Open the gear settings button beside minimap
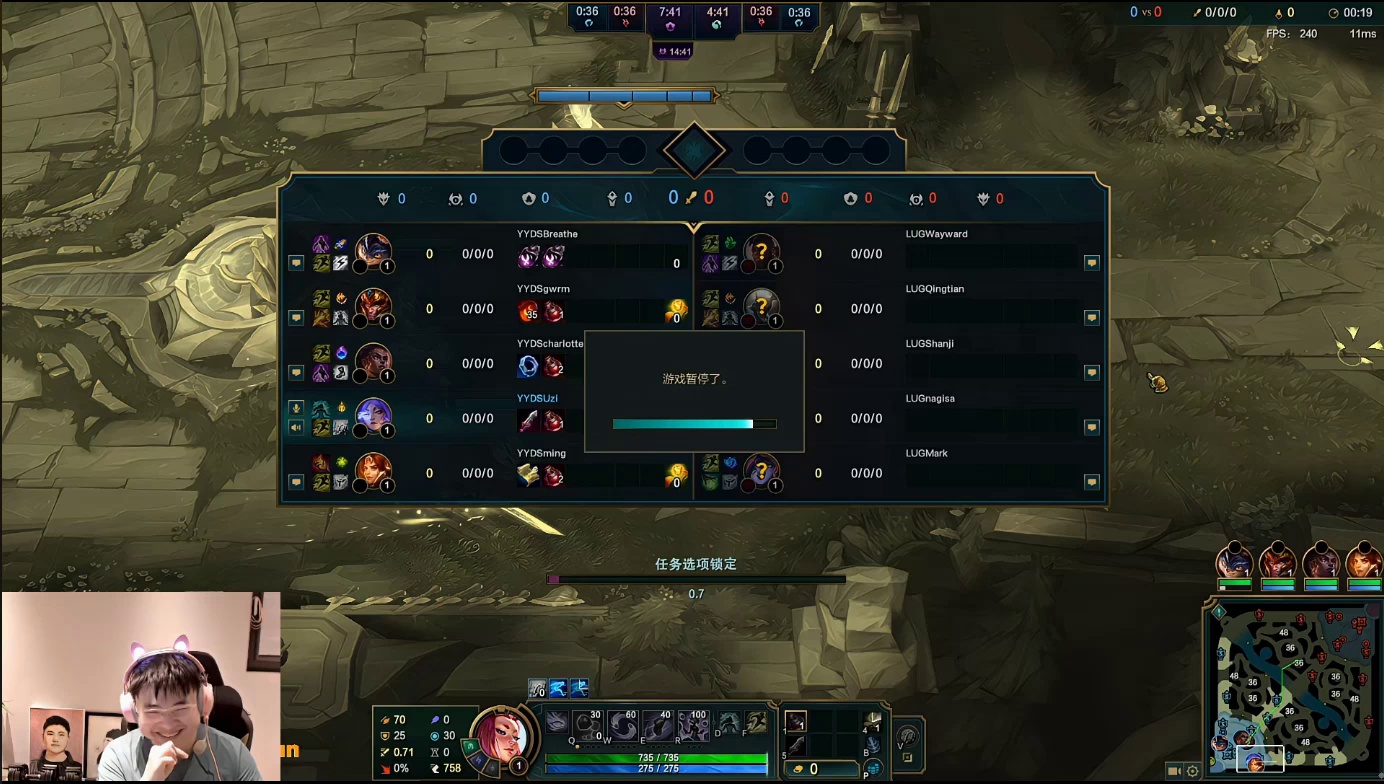 [x=1193, y=772]
